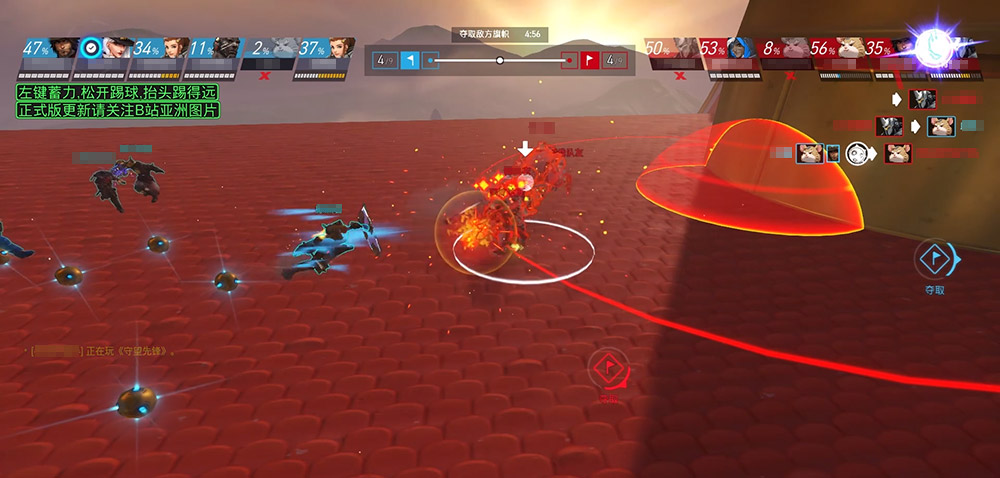Select the red team portrait showing 50%
The image size is (1000, 478).
687,49
